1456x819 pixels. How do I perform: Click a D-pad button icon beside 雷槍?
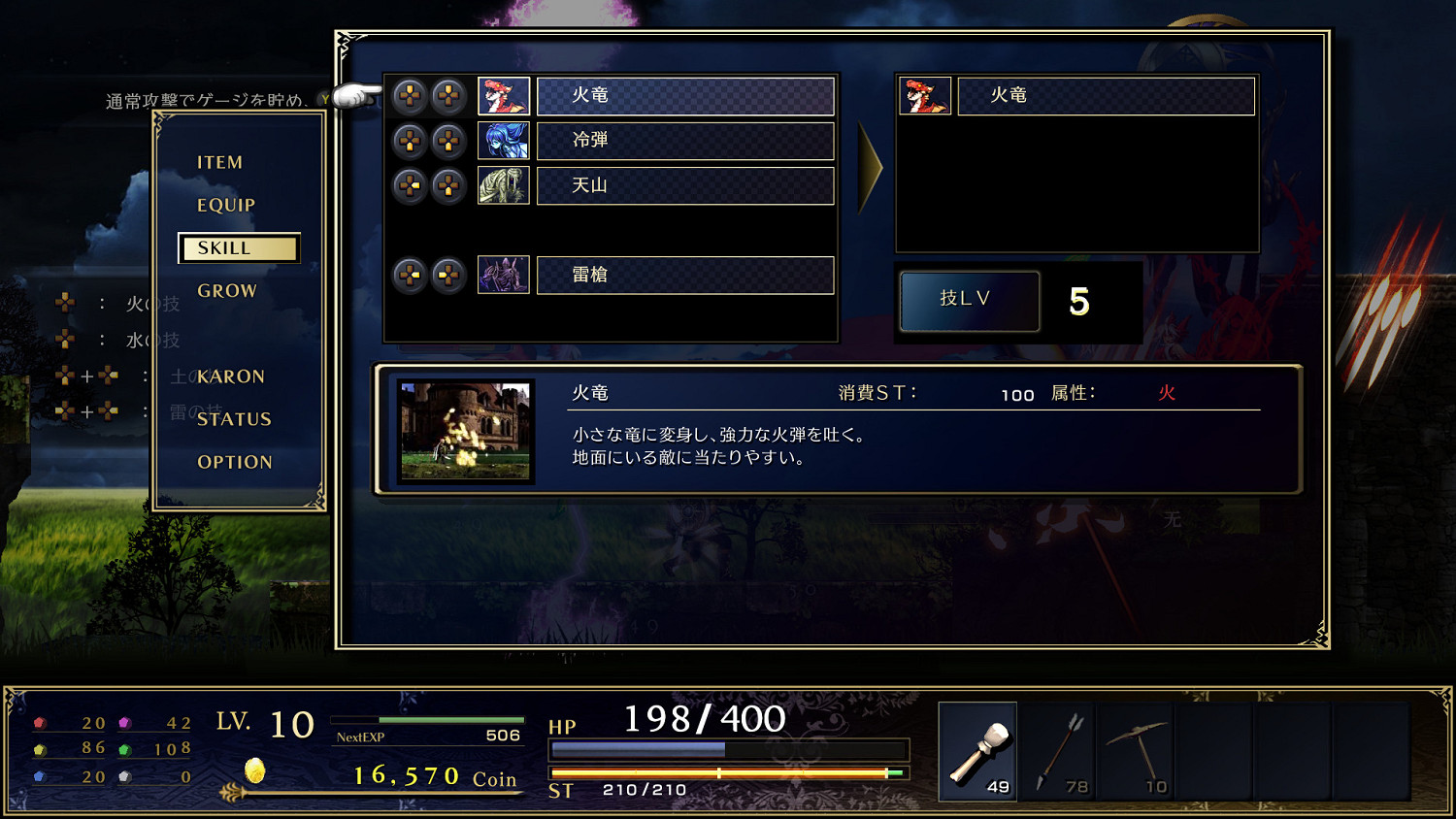click(x=410, y=275)
